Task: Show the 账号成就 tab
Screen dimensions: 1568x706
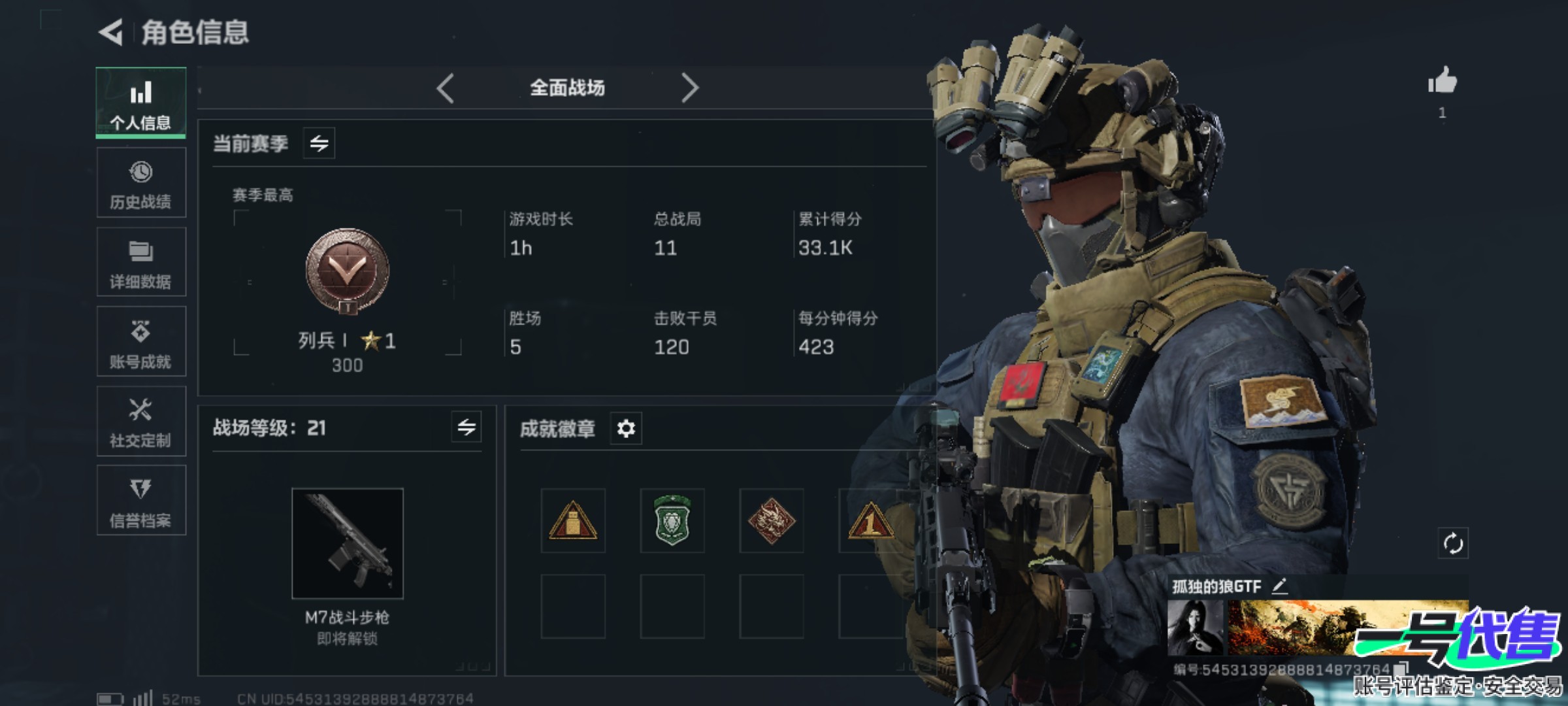Action: [x=141, y=342]
